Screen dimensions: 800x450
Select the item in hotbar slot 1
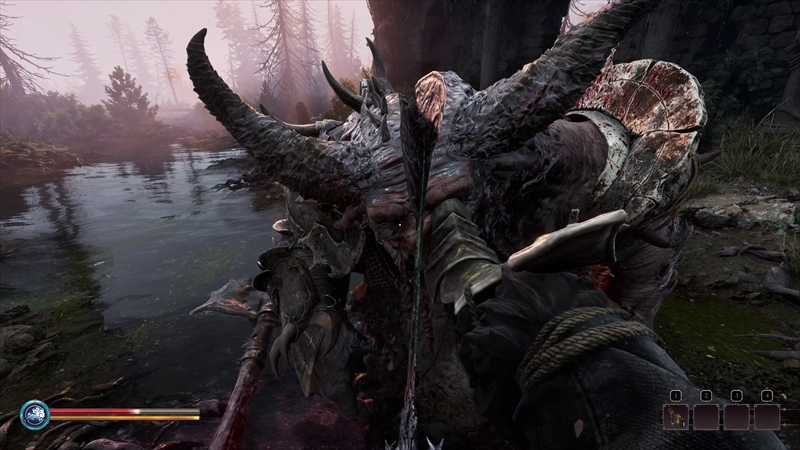pyautogui.click(x=675, y=416)
